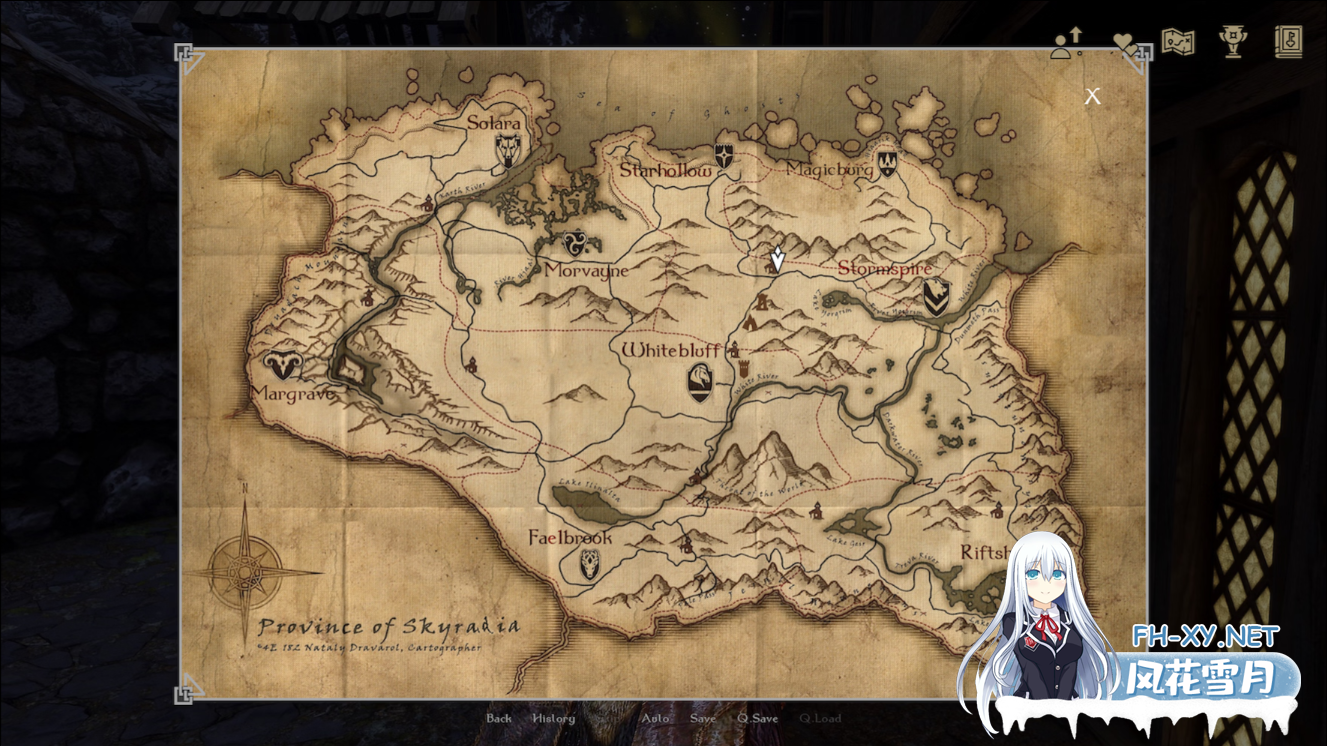The height and width of the screenshot is (746, 1327).
Task: Open the History log
Action: pos(554,718)
